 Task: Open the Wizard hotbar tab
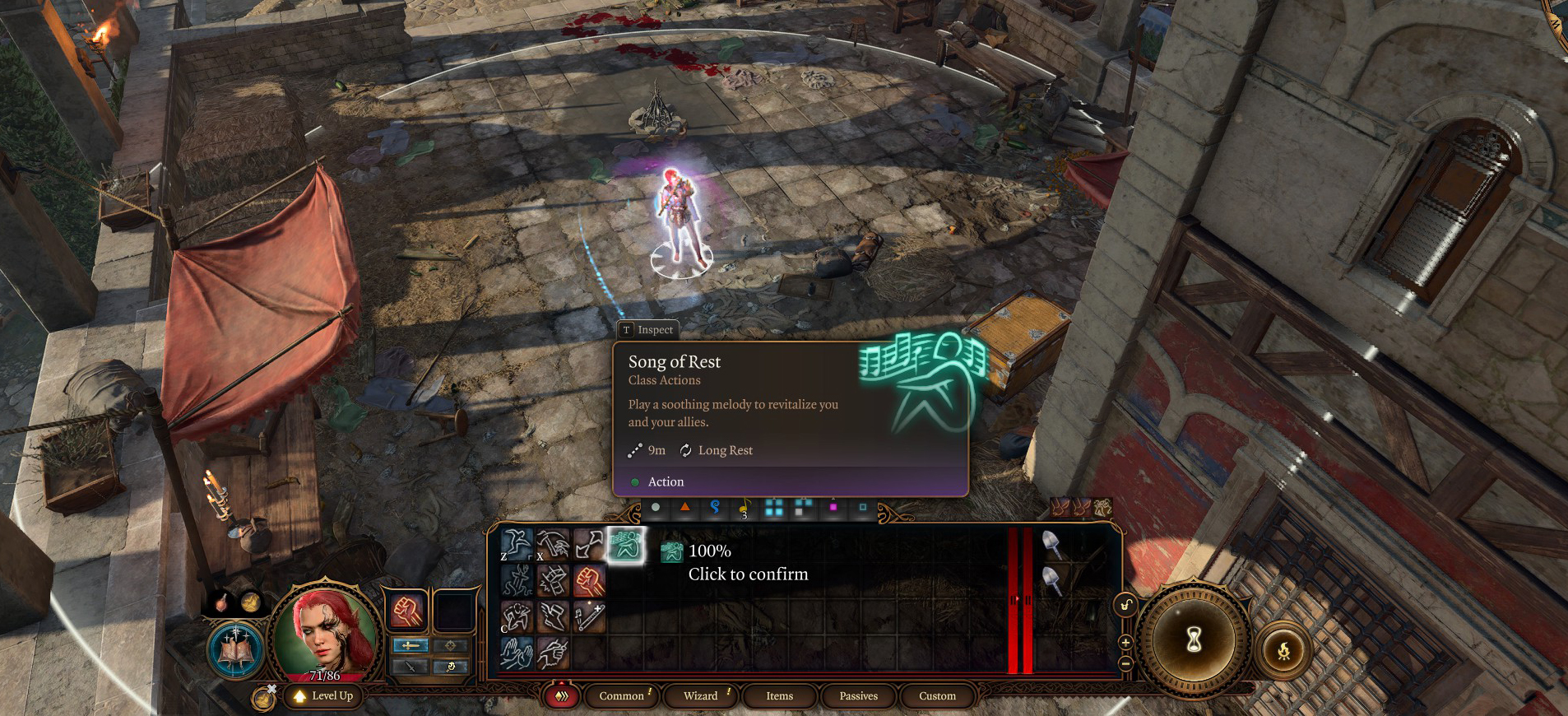click(x=700, y=695)
